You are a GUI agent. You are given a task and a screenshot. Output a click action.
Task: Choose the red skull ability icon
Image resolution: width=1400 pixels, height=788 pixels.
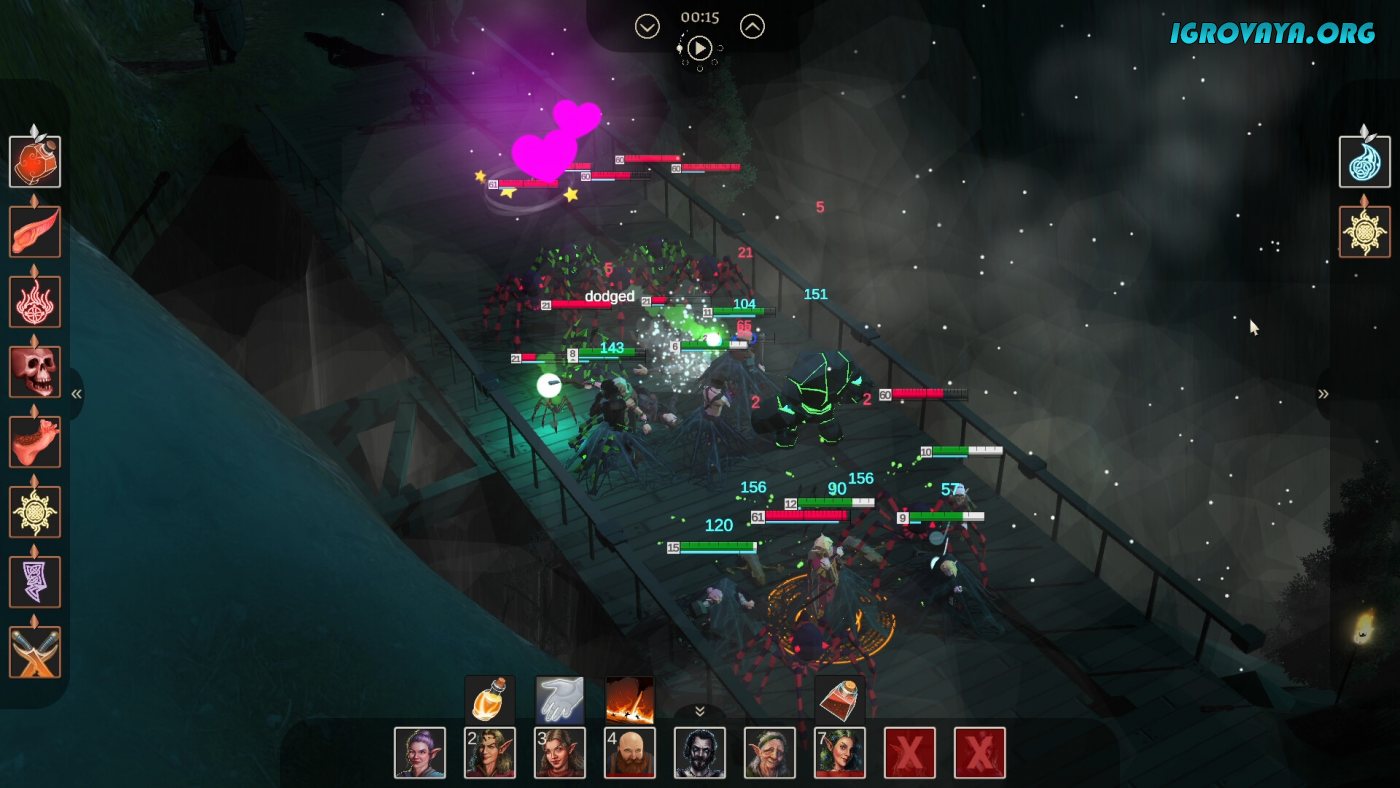(35, 372)
